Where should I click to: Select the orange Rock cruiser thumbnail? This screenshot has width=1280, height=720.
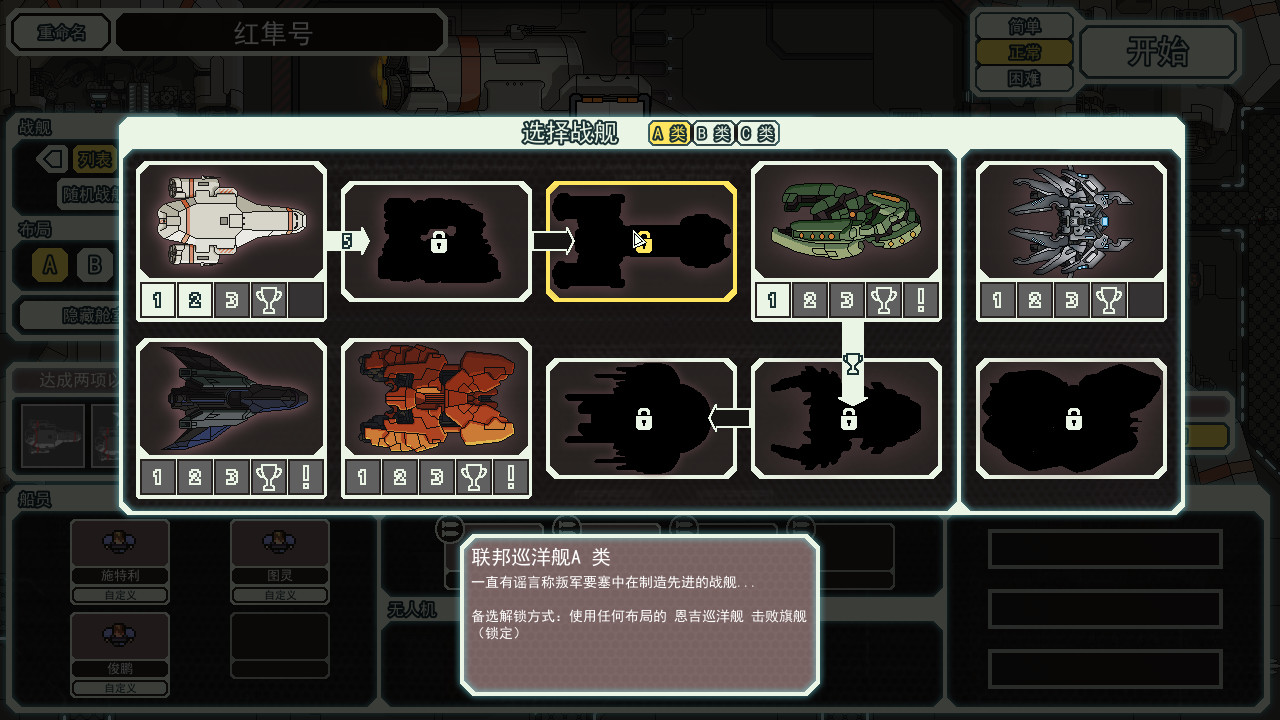[435, 398]
